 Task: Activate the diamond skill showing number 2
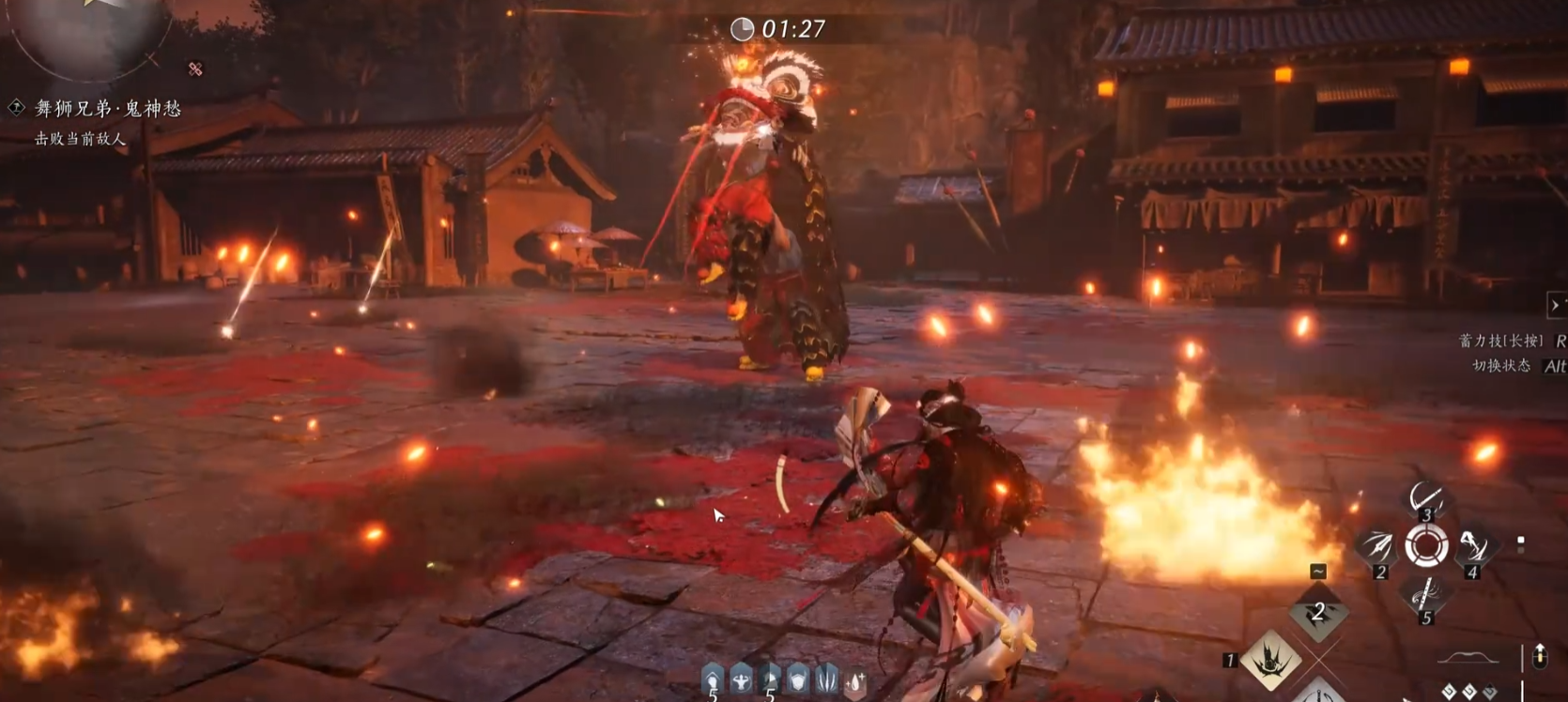1318,614
